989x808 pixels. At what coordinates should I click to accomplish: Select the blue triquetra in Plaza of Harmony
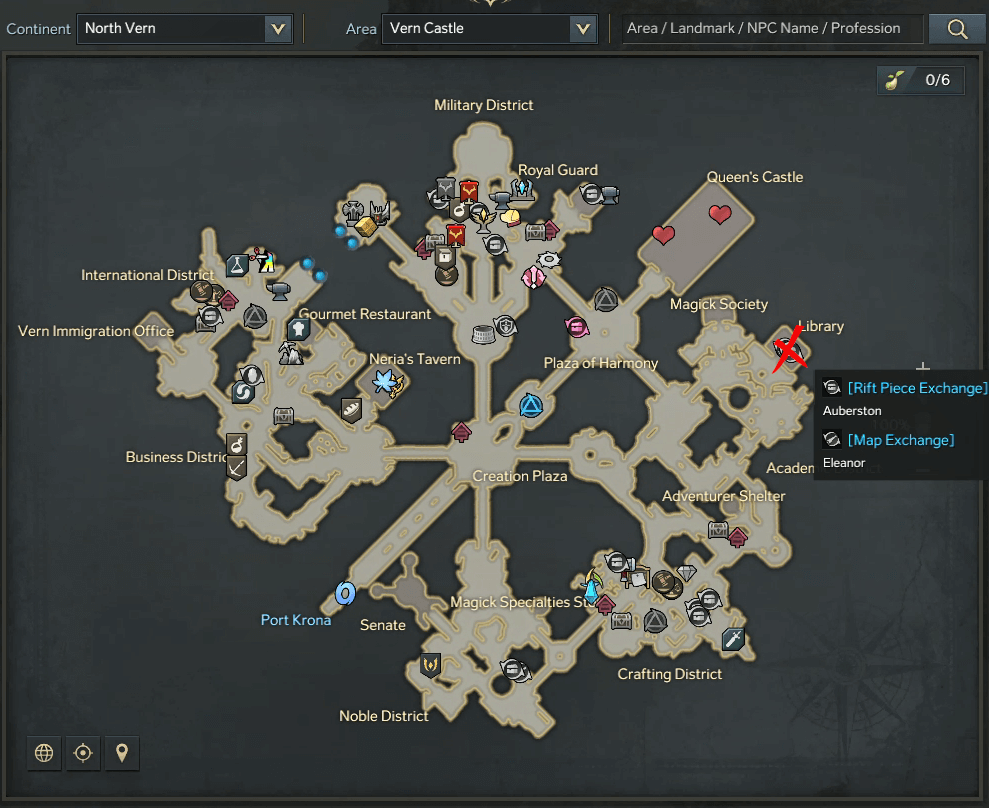tap(531, 405)
